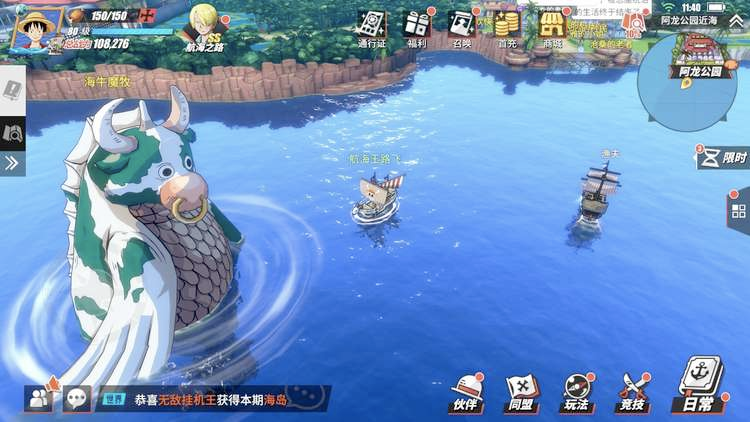Open the map search magnifier icon
The image size is (750, 422).
[x=12, y=131]
